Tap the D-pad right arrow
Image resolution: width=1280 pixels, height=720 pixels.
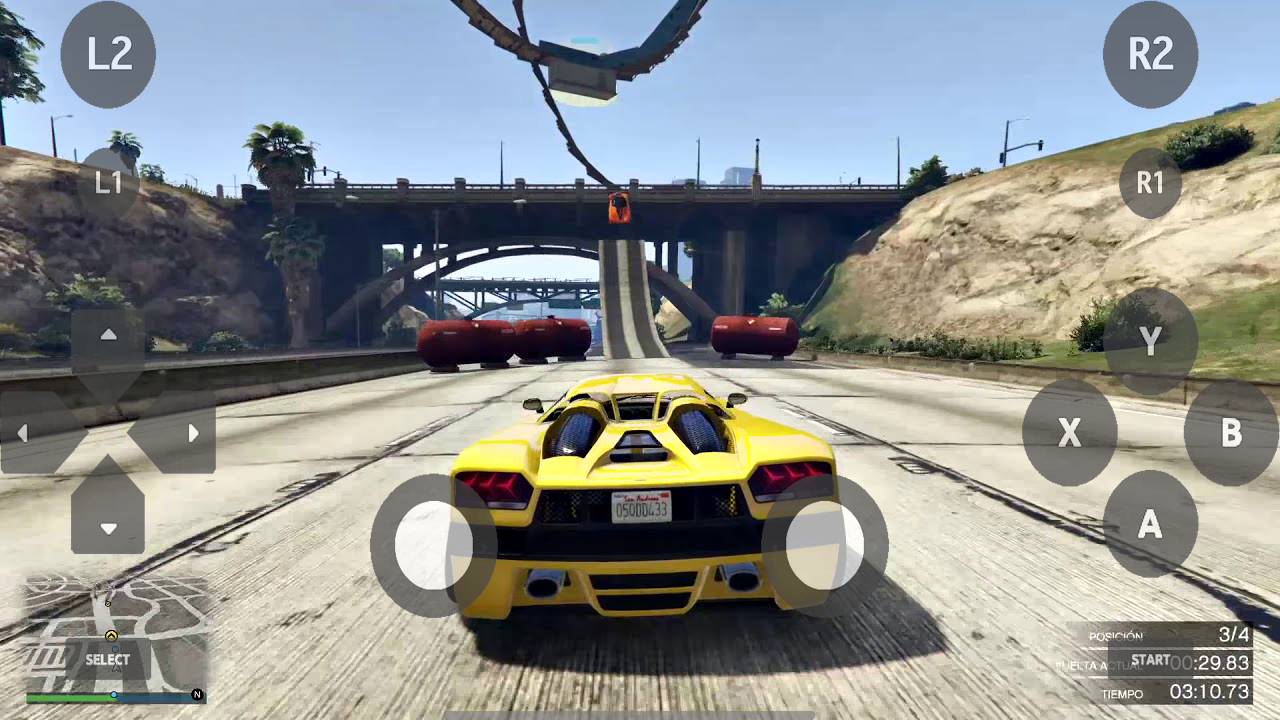pyautogui.click(x=196, y=432)
